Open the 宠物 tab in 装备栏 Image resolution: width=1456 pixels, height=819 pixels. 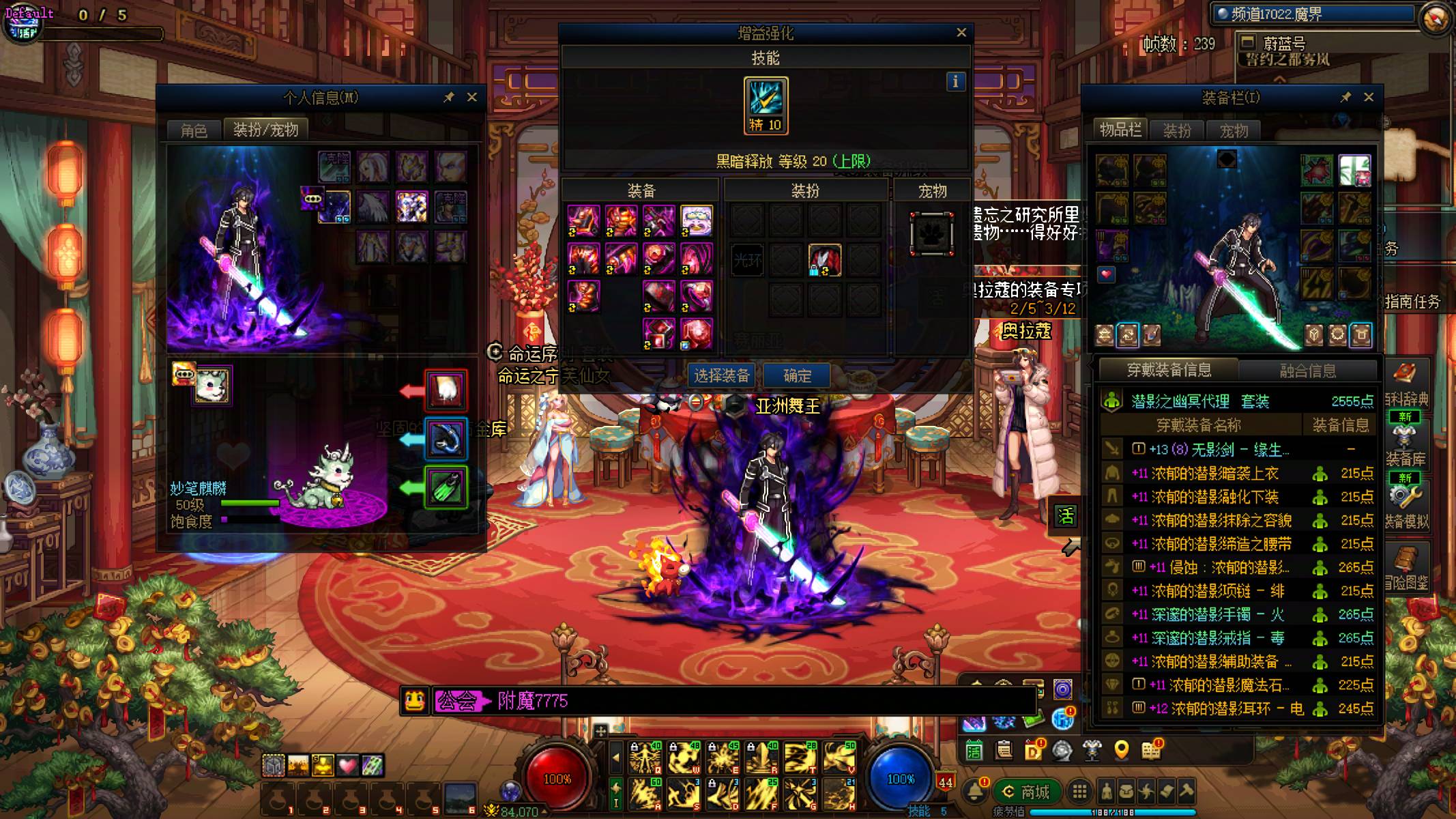point(1233,130)
